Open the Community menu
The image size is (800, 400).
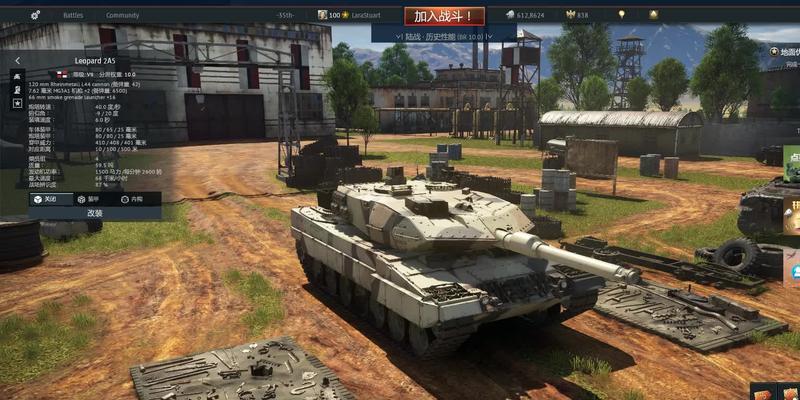122,16
